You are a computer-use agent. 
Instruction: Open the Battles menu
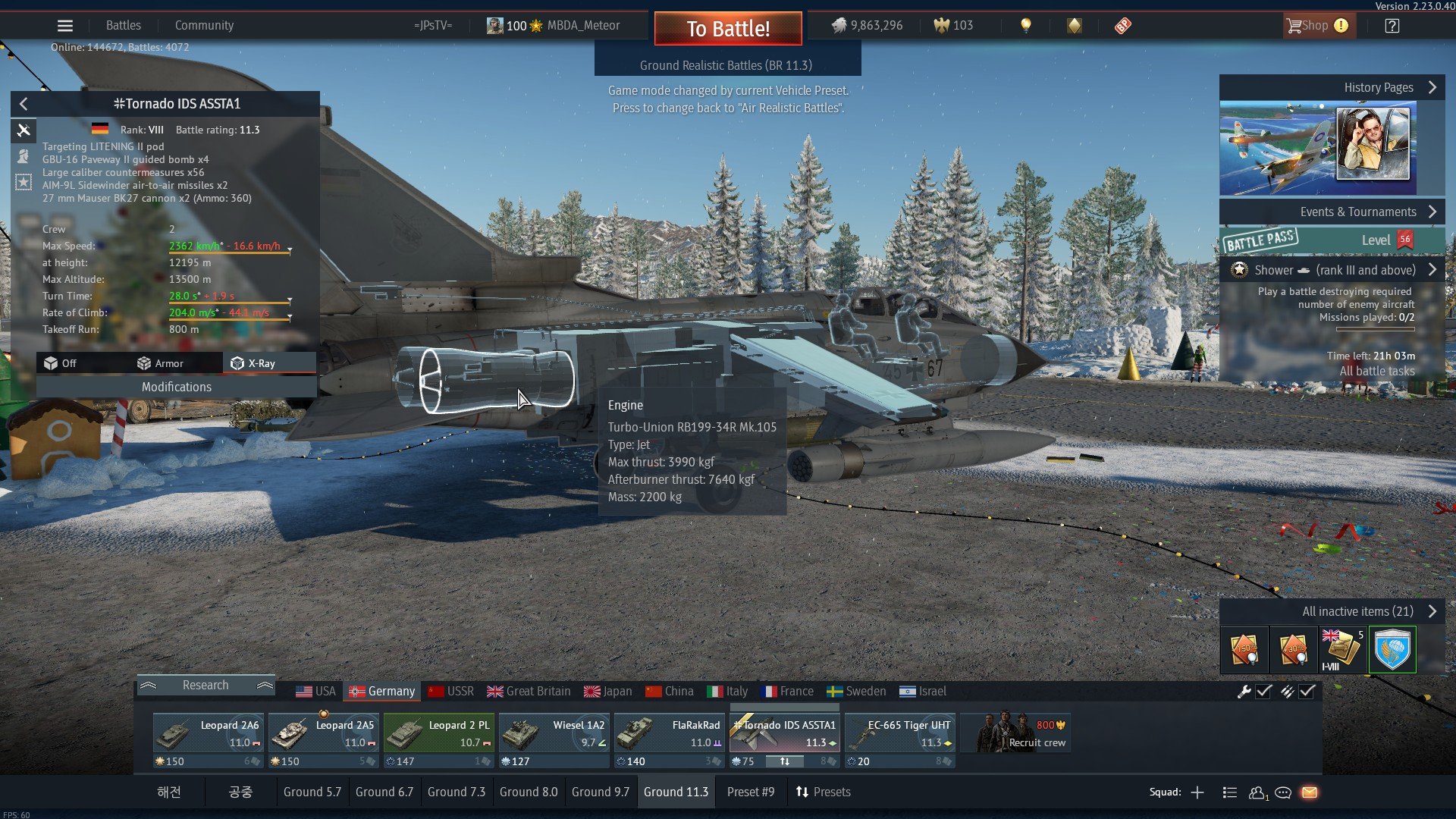pos(123,26)
